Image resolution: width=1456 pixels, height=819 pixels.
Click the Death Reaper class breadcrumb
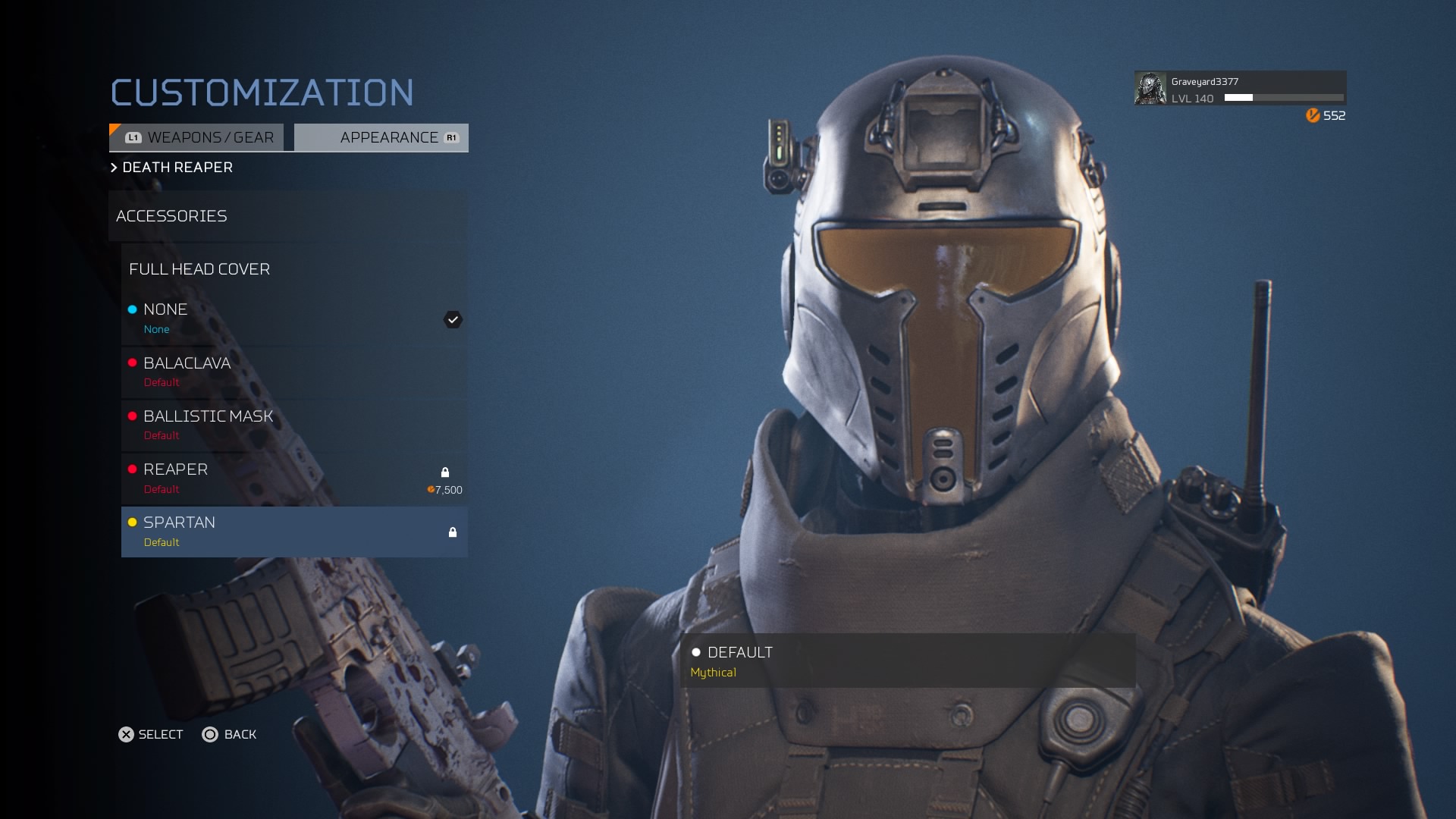(177, 168)
